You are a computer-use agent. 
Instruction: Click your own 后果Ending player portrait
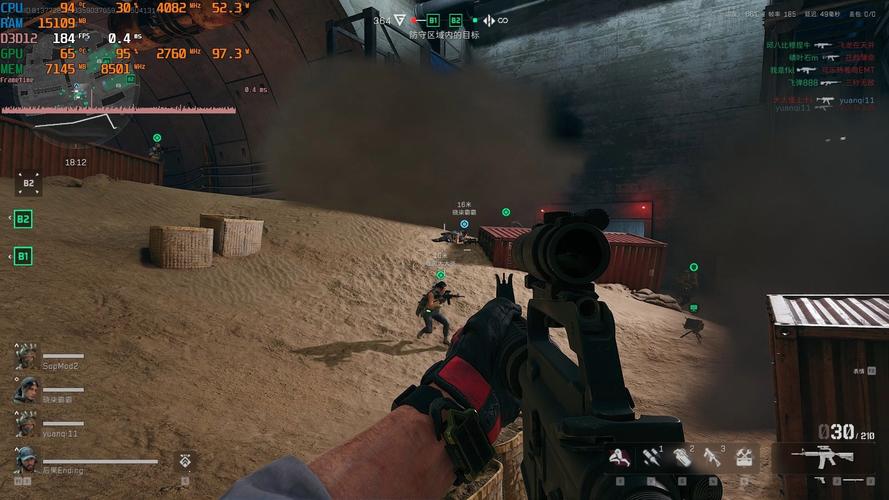click(26, 460)
